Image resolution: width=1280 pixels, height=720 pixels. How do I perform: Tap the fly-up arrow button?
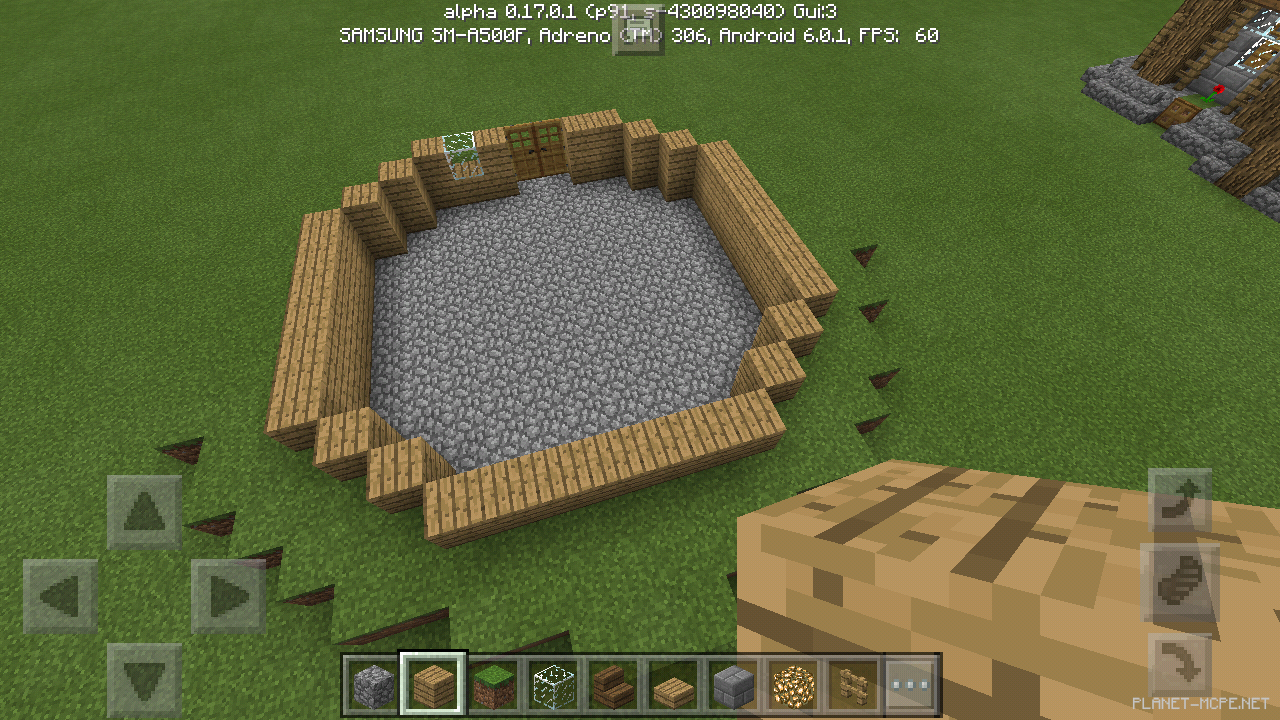[x=1180, y=500]
